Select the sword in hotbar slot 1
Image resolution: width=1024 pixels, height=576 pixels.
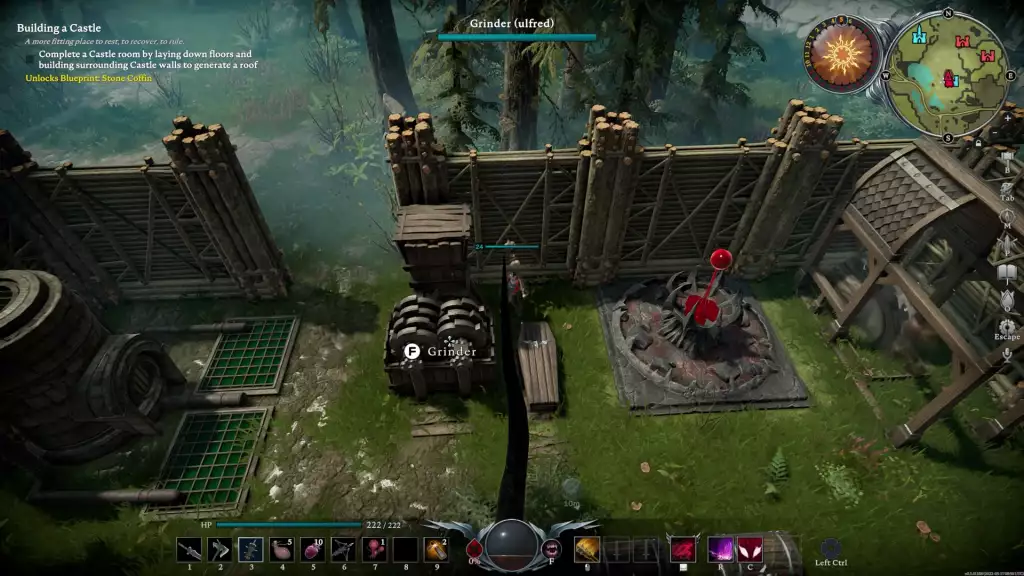tap(189, 549)
